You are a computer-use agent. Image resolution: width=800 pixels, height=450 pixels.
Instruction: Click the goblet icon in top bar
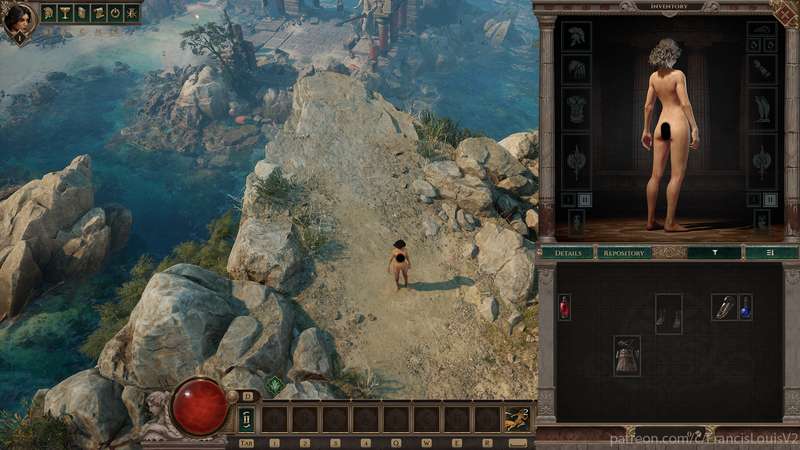(x=65, y=13)
